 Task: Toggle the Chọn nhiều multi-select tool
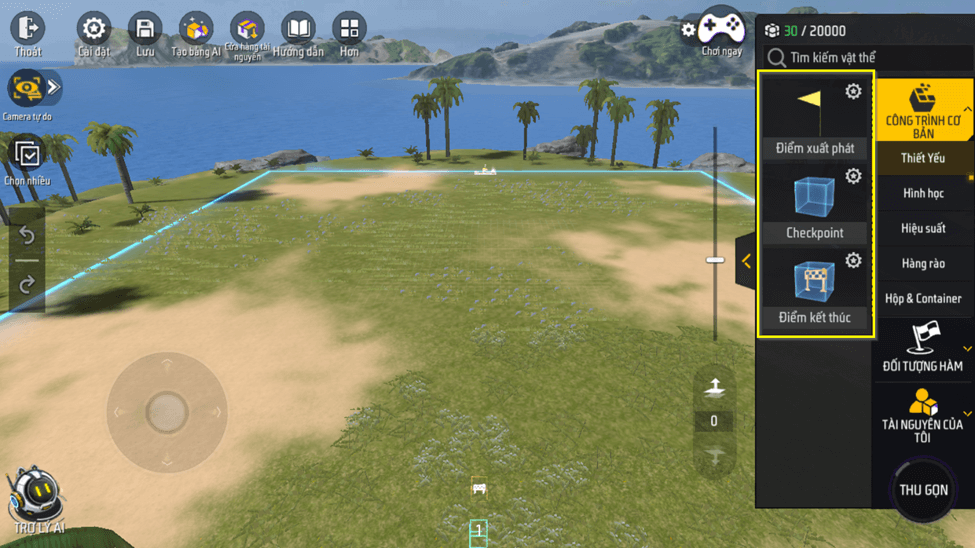tap(27, 160)
